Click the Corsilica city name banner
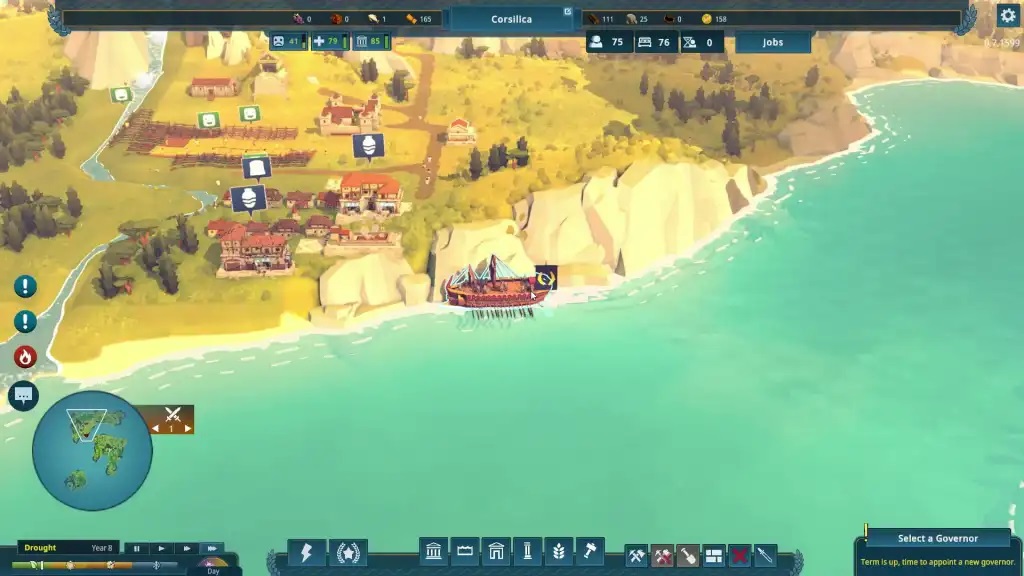The image size is (1024, 576). (512, 19)
